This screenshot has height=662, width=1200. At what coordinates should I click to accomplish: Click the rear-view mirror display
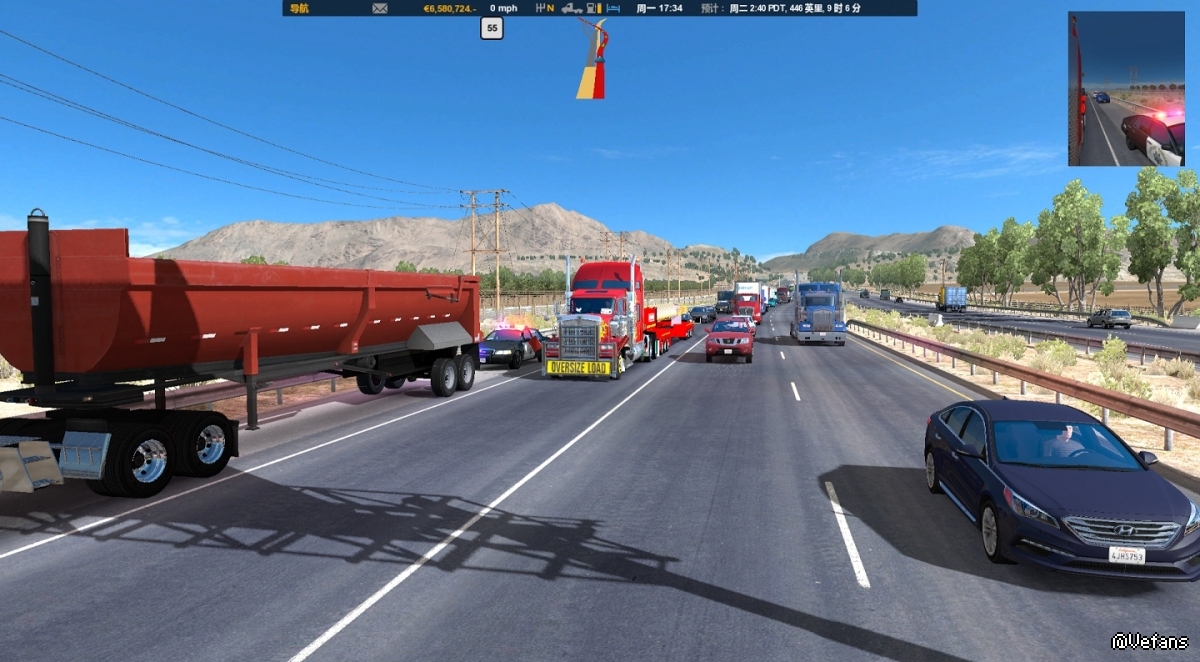coord(1126,89)
